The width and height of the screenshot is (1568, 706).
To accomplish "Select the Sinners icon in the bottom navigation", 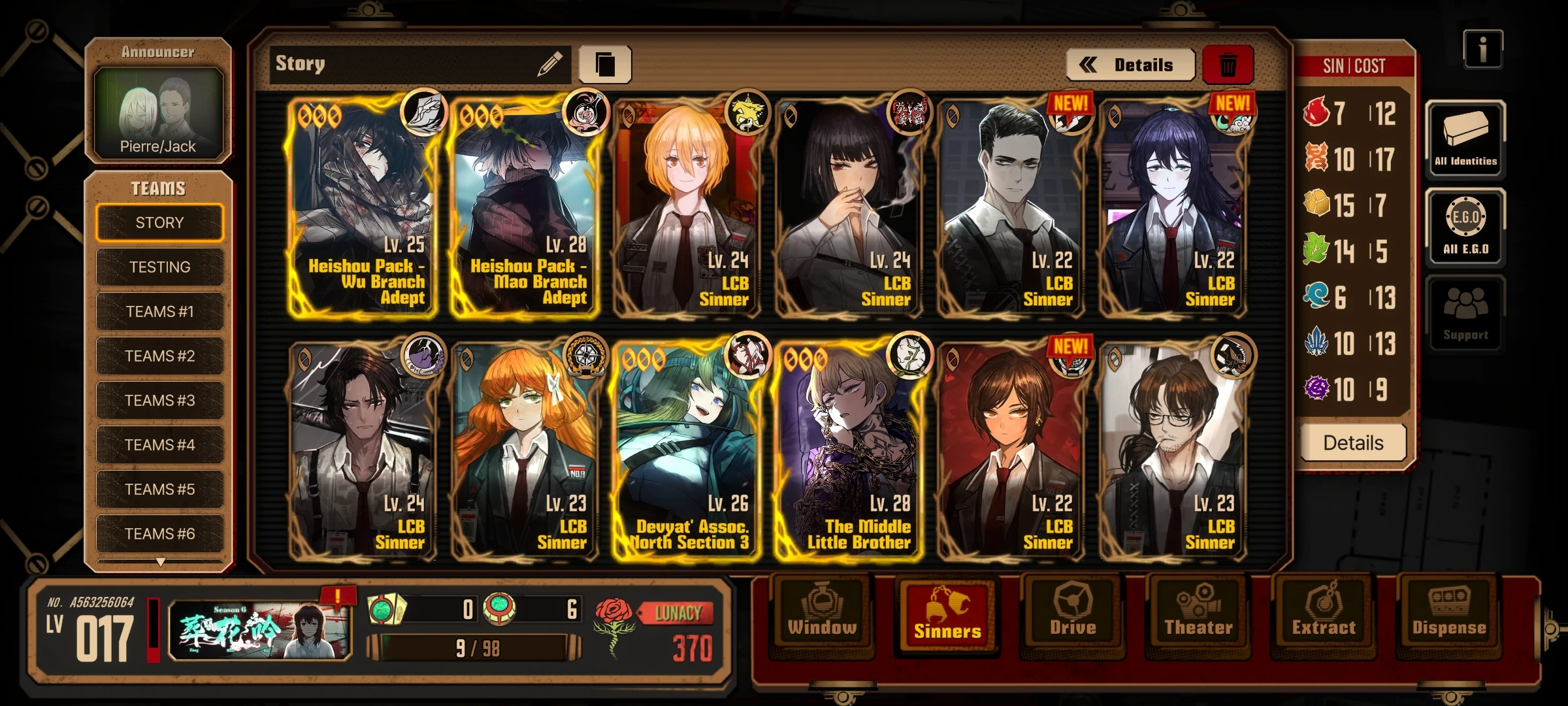I will tap(946, 614).
